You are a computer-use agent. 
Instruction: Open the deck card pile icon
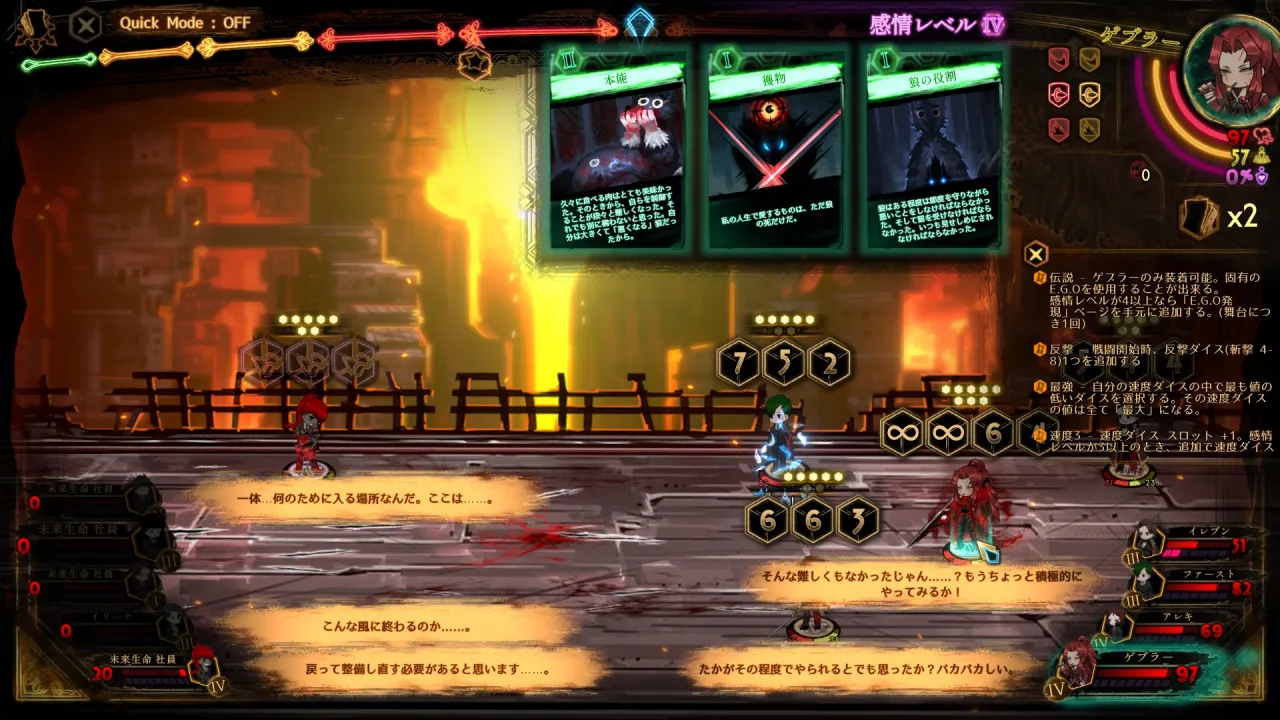point(1199,217)
